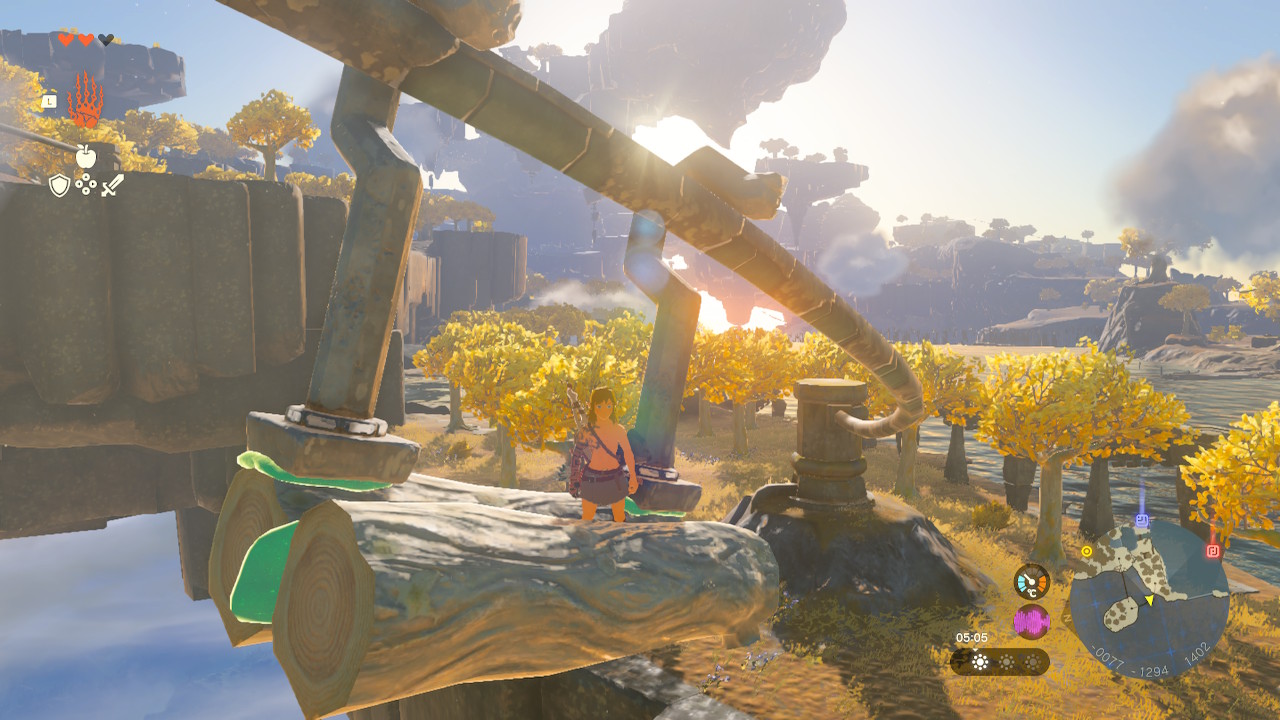This screenshot has height=720, width=1280.
Task: Click the first red heart container
Action: 66,39
